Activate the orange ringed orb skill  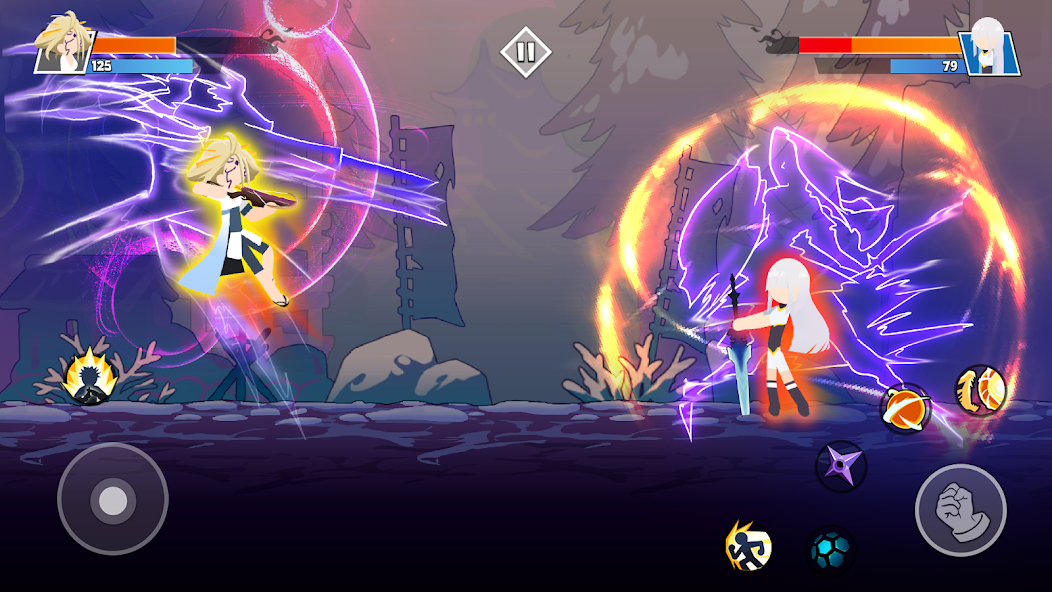905,408
